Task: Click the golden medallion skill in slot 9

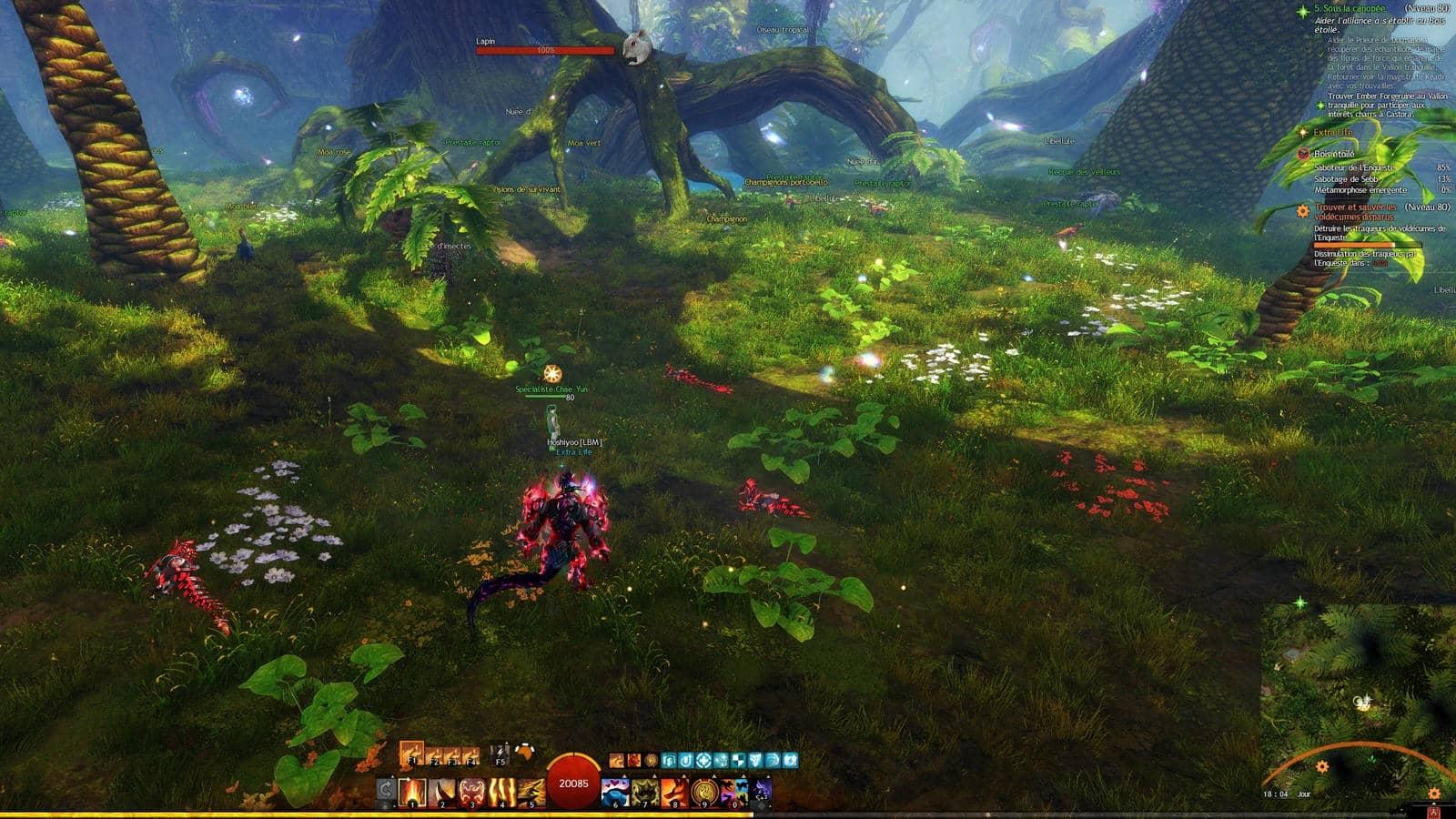Action: [703, 791]
